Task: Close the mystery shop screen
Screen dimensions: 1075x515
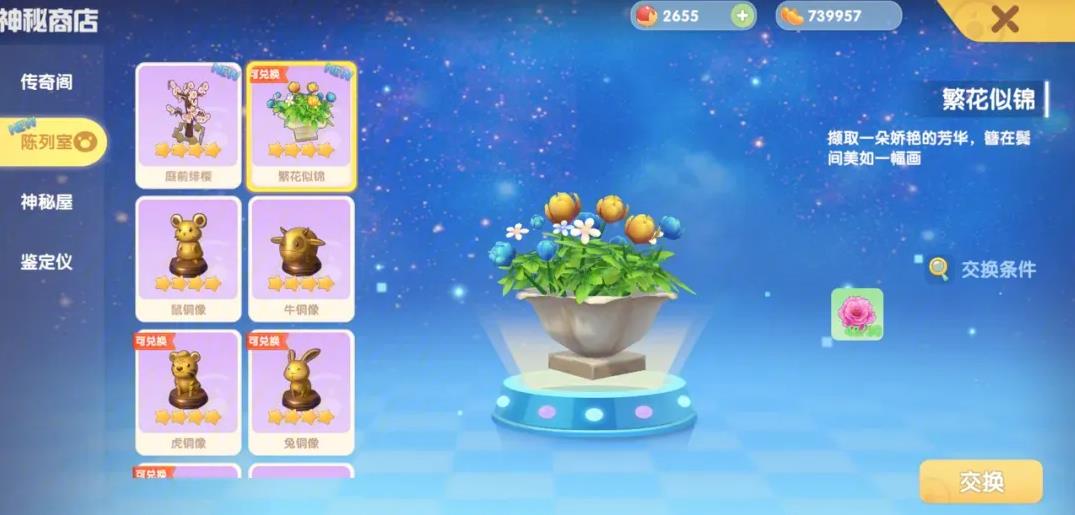Action: 1004,19
